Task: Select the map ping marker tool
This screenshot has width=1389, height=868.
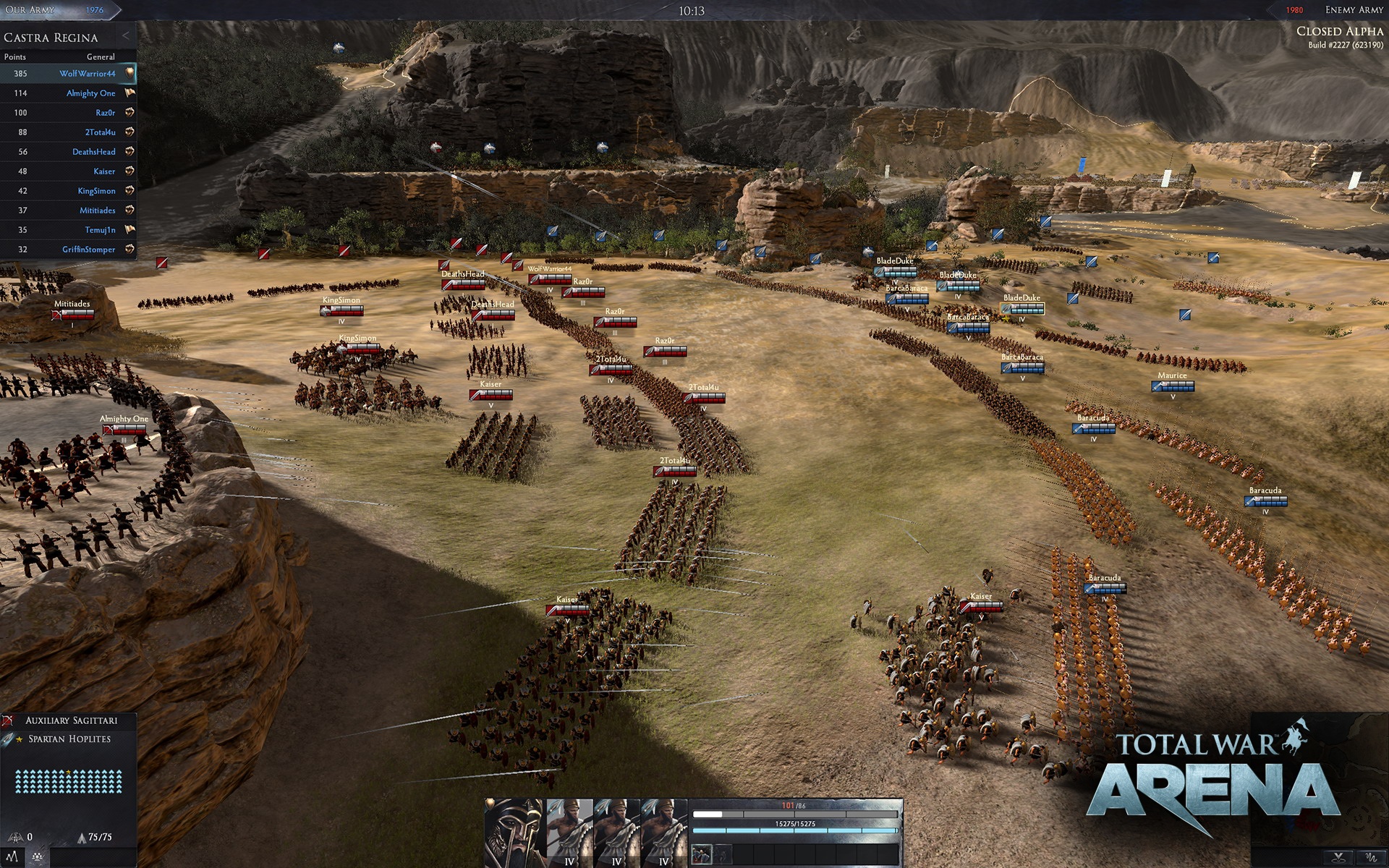Action: point(1338,858)
